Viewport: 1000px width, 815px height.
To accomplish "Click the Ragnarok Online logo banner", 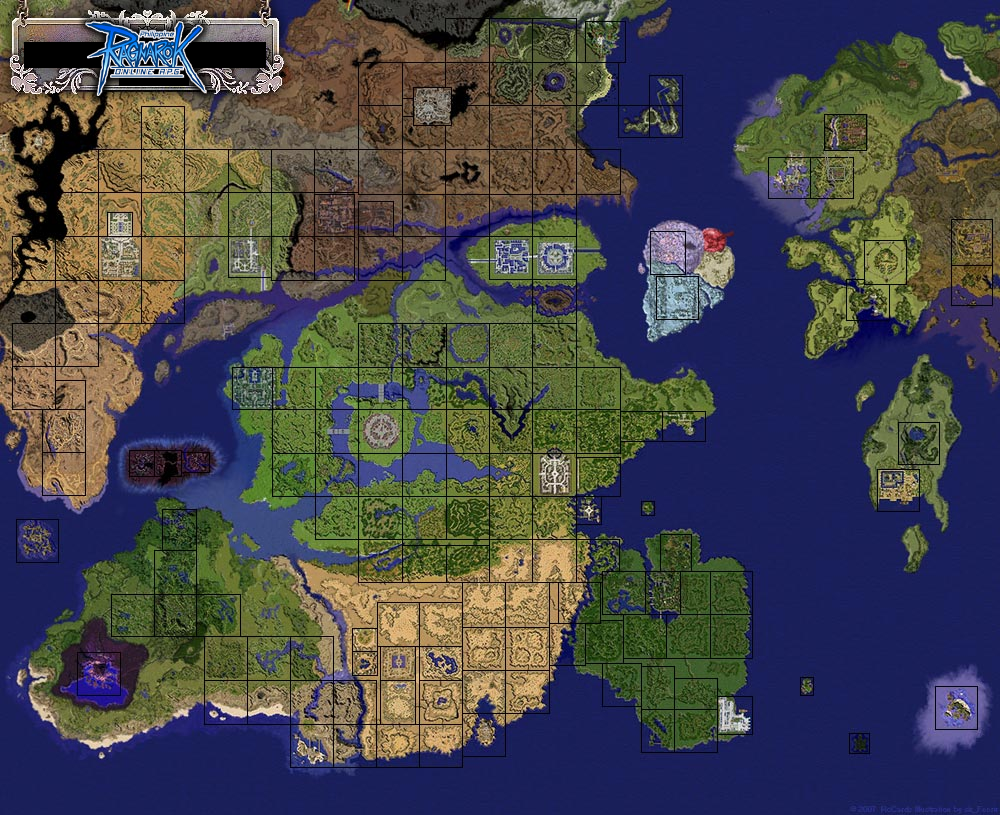I will (x=146, y=50).
